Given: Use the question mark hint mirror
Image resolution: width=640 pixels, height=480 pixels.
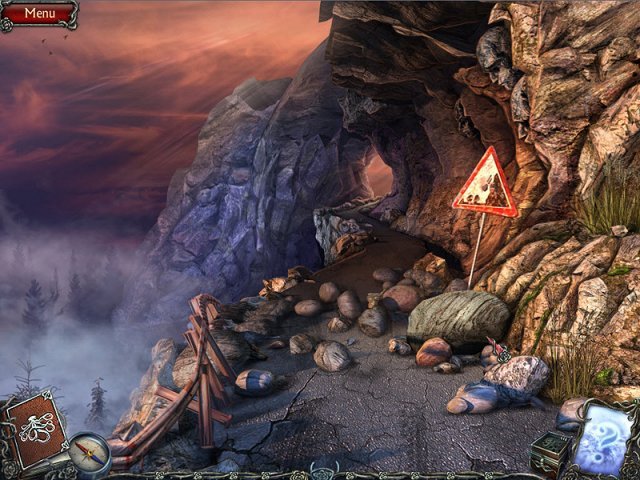Looking at the screenshot, I should click(606, 438).
